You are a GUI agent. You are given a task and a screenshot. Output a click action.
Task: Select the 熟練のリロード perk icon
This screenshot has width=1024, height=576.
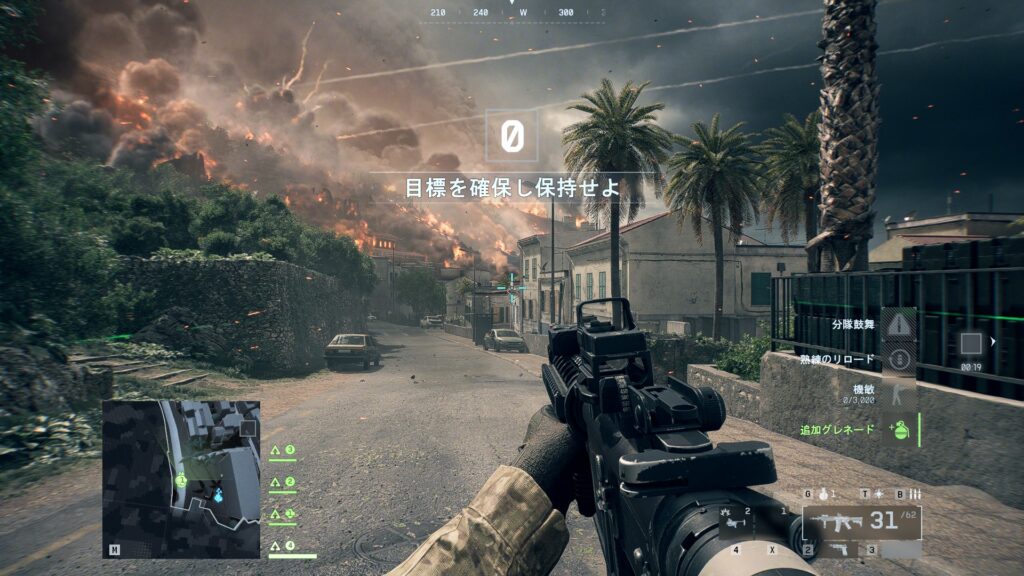coord(900,359)
